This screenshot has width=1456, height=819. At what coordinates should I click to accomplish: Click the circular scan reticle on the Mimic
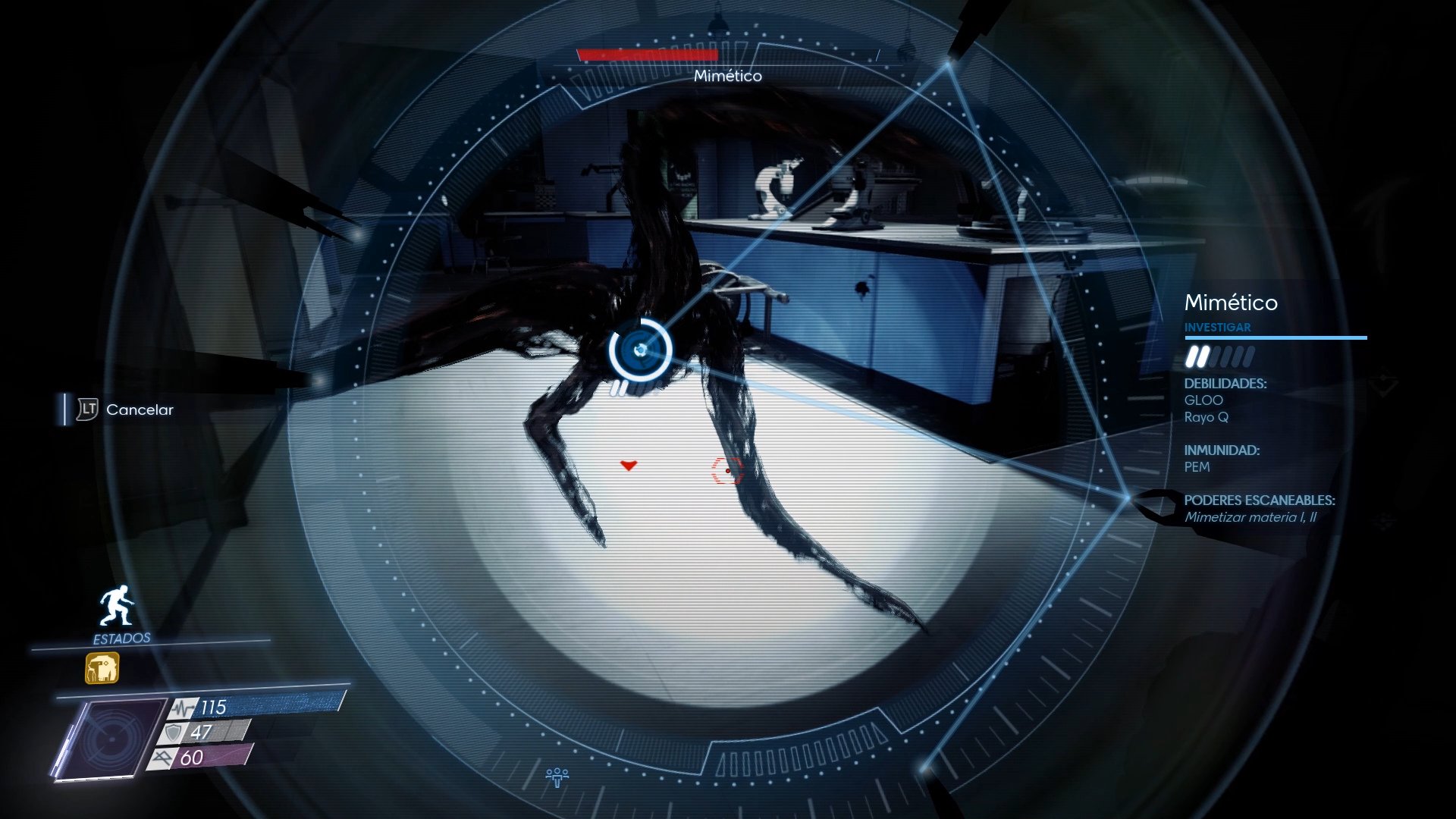[x=639, y=350]
